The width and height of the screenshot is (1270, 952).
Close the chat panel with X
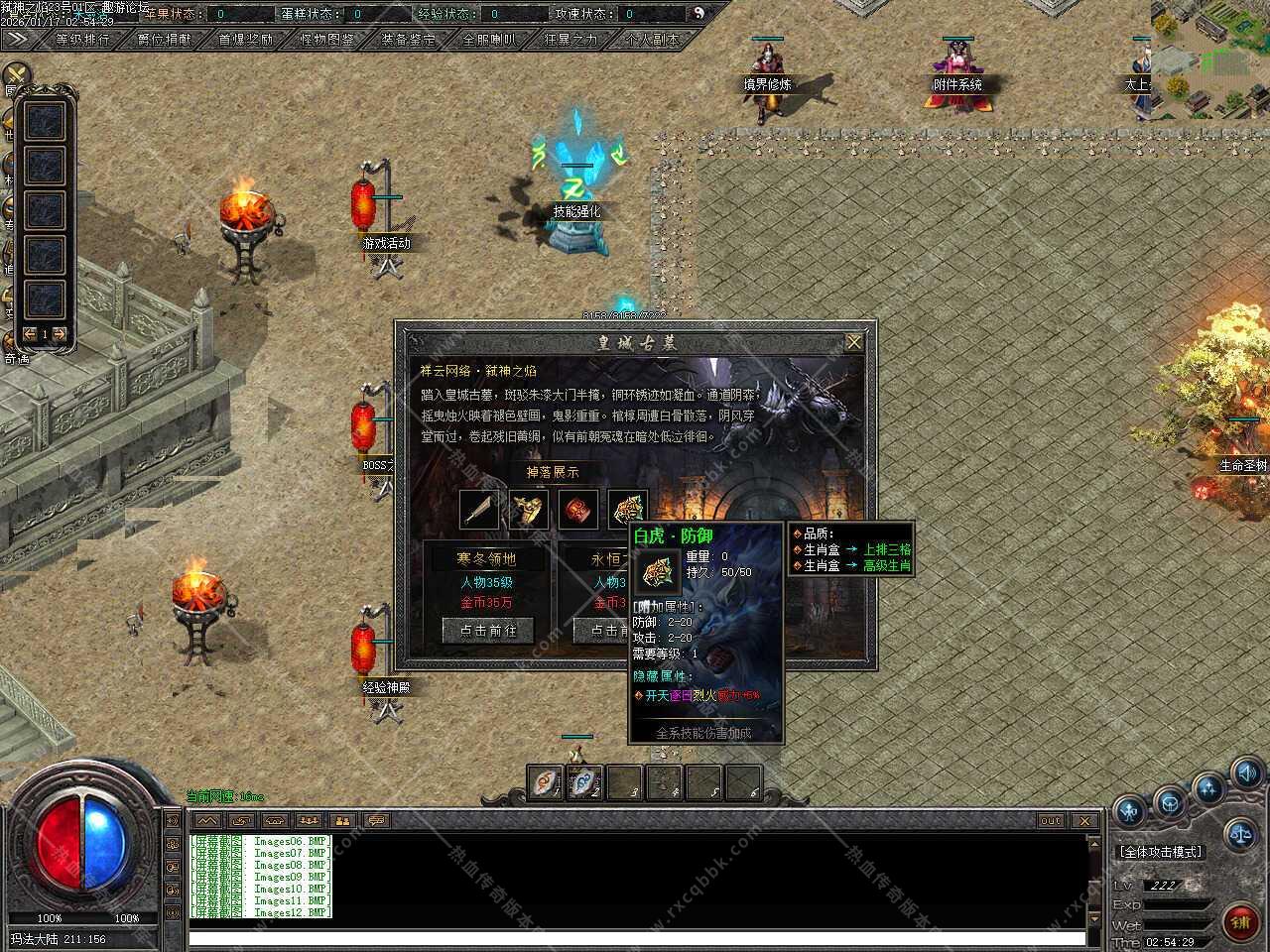[x=1084, y=820]
